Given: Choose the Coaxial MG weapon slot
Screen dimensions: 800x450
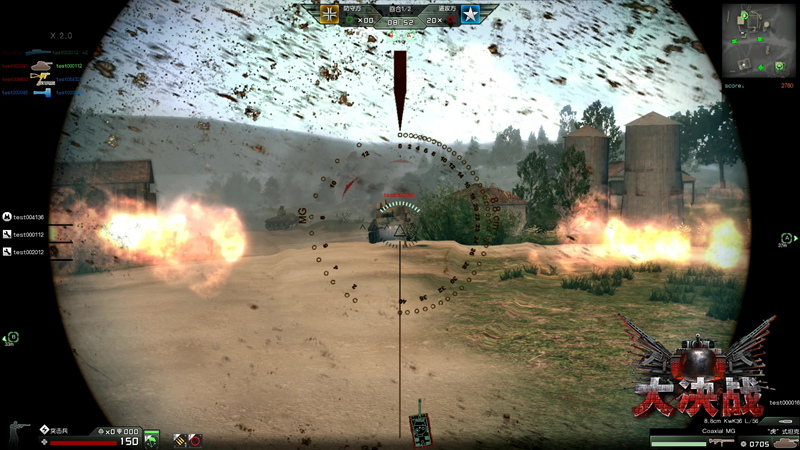Looking at the screenshot, I should tap(721, 442).
